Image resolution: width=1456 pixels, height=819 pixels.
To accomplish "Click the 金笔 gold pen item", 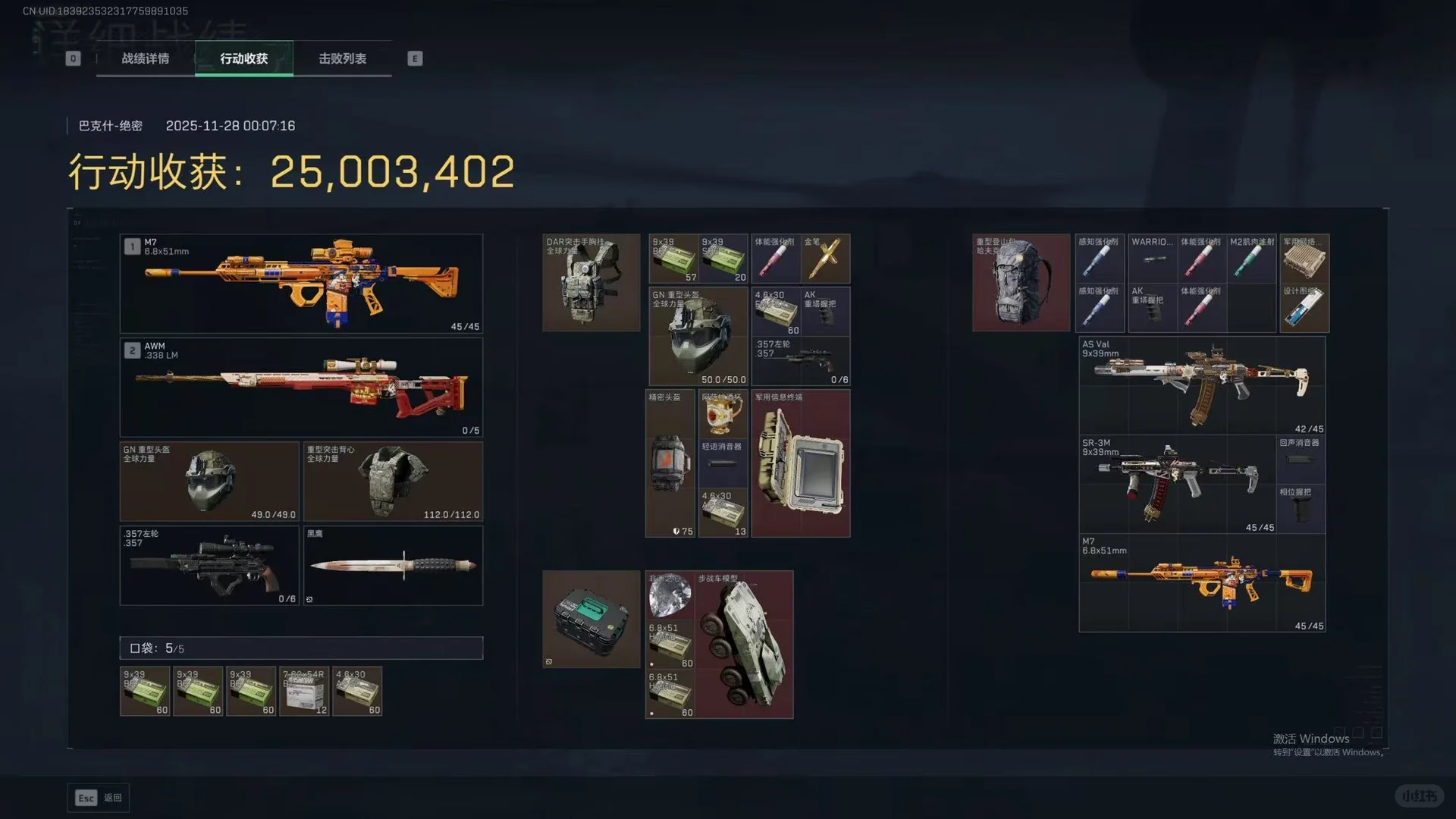I will click(825, 259).
